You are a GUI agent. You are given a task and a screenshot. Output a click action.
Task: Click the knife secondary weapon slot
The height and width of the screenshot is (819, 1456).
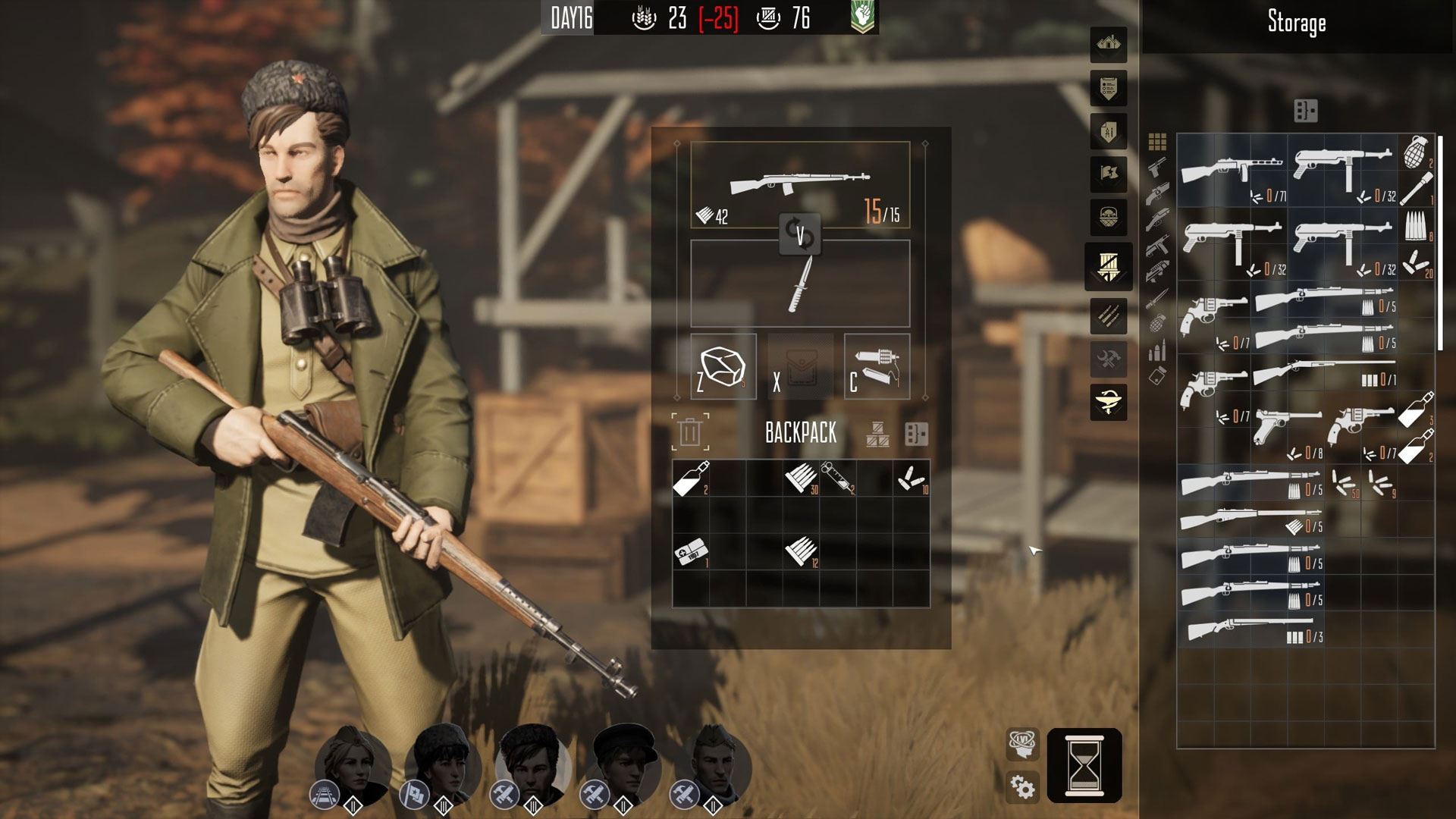point(800,284)
